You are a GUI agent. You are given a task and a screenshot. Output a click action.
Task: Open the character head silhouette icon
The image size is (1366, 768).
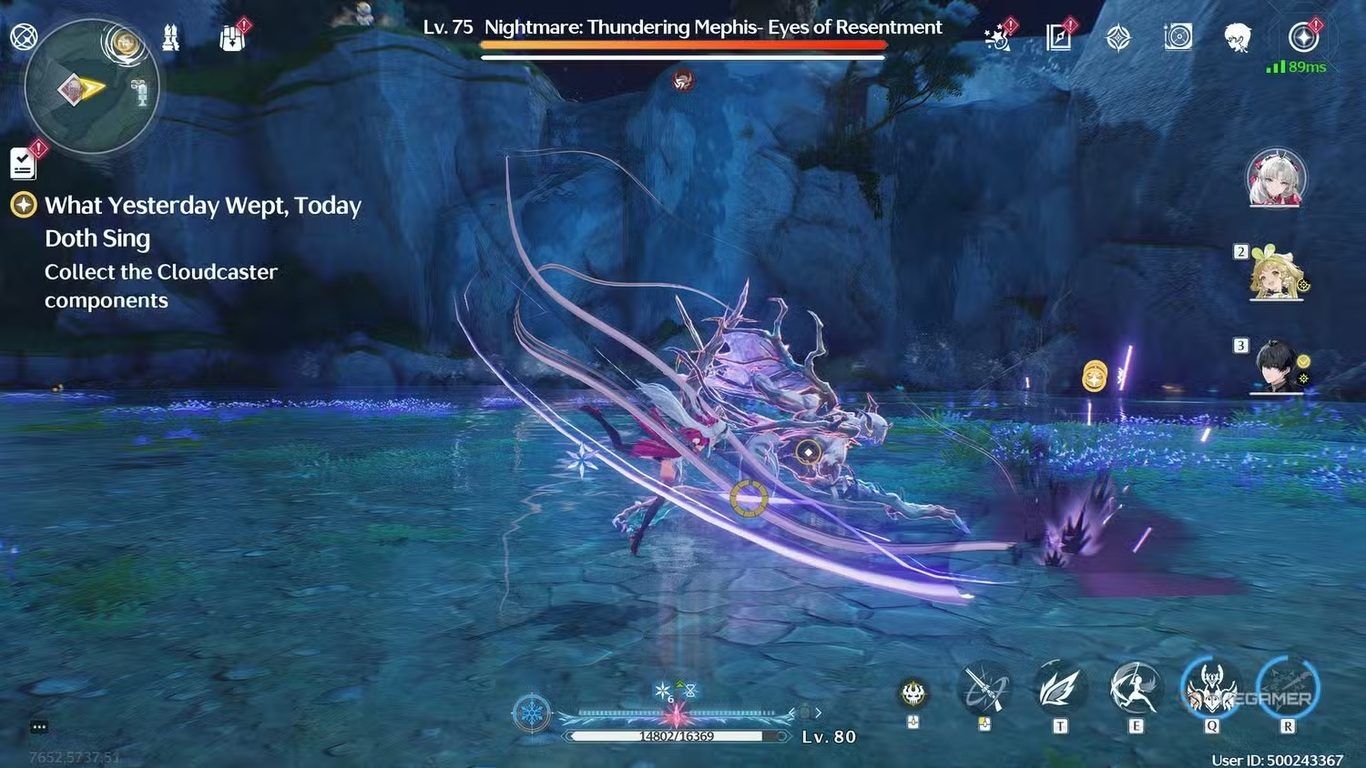1238,38
